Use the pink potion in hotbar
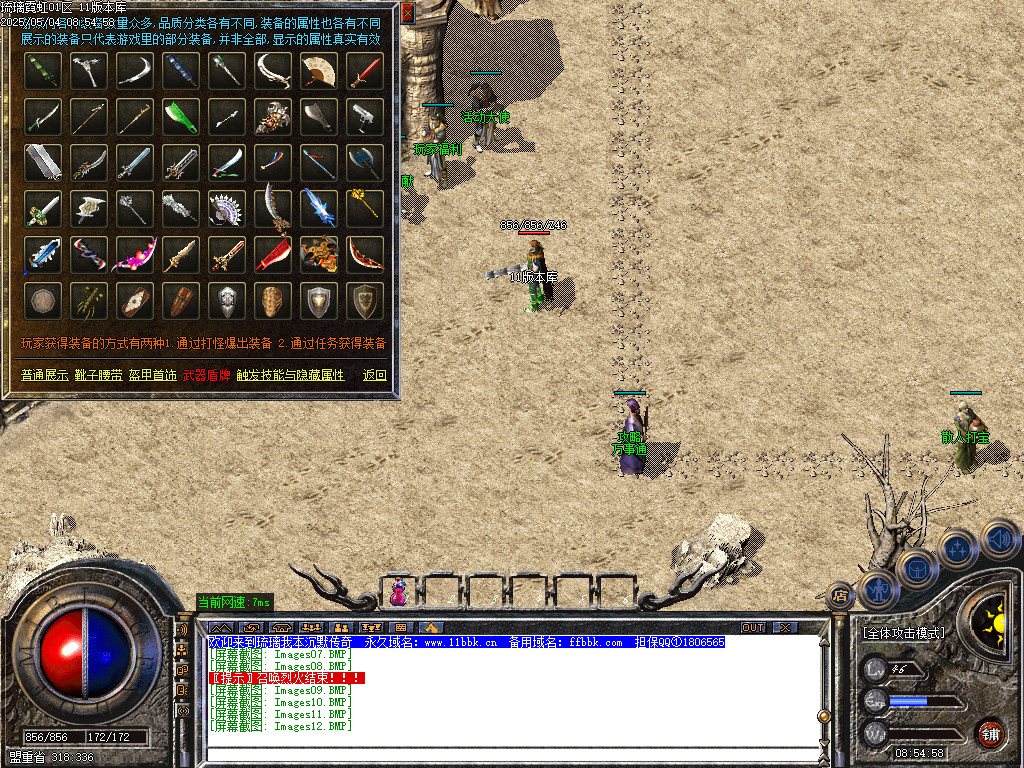This screenshot has width=1024, height=768. pyautogui.click(x=399, y=592)
